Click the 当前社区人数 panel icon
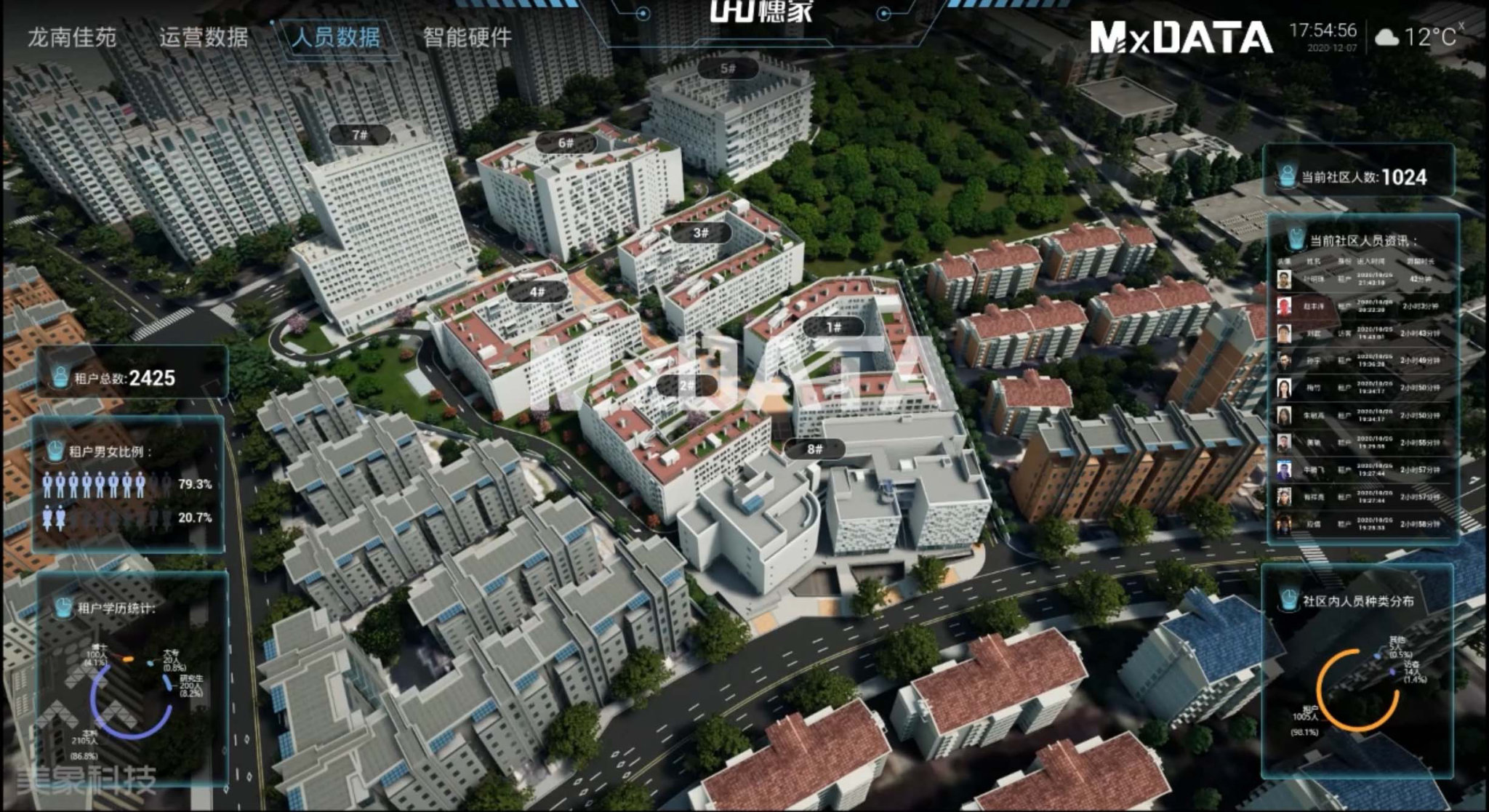The image size is (1489, 812). (x=1288, y=177)
